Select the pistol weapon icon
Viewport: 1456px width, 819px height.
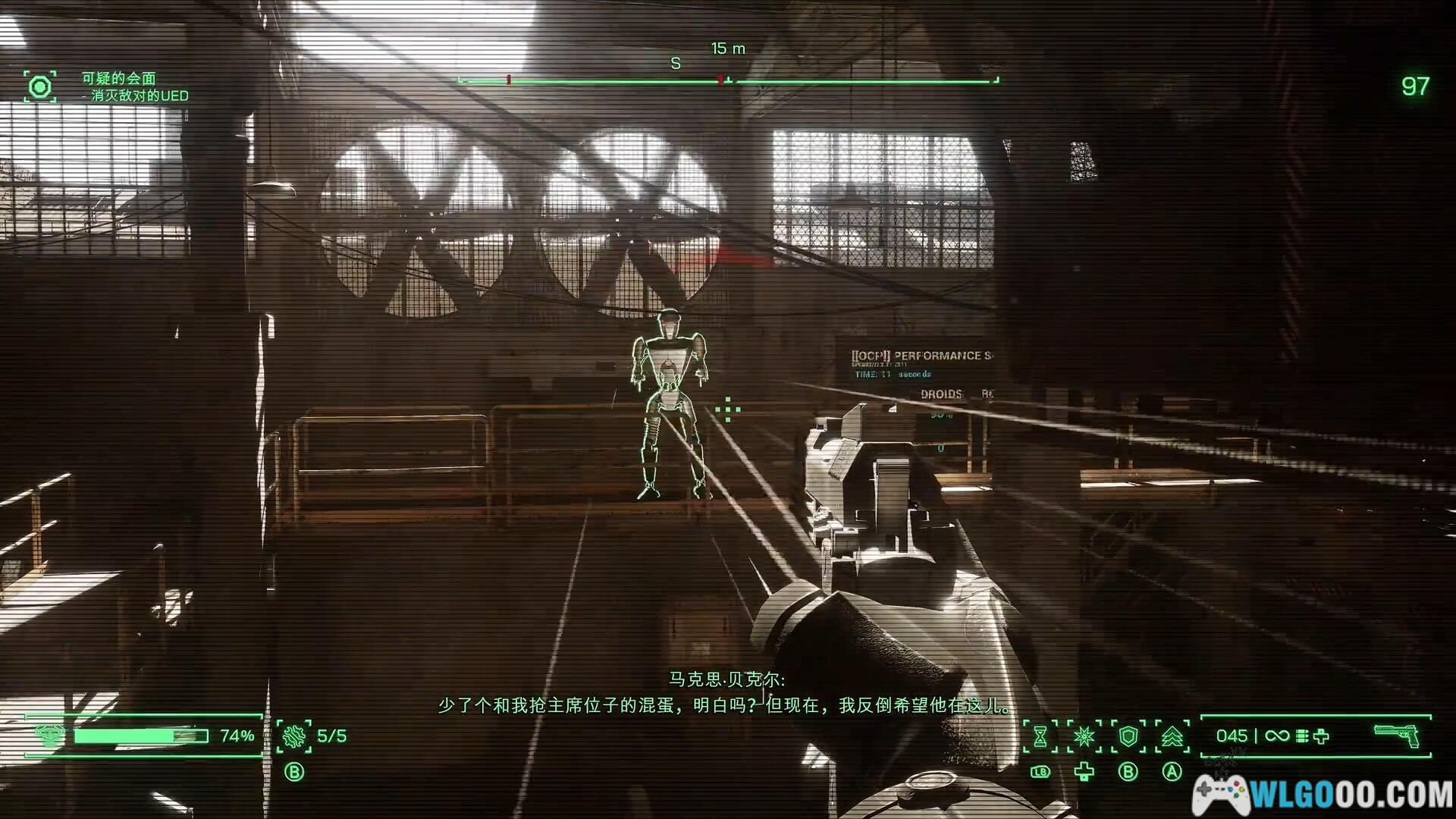(1397, 736)
